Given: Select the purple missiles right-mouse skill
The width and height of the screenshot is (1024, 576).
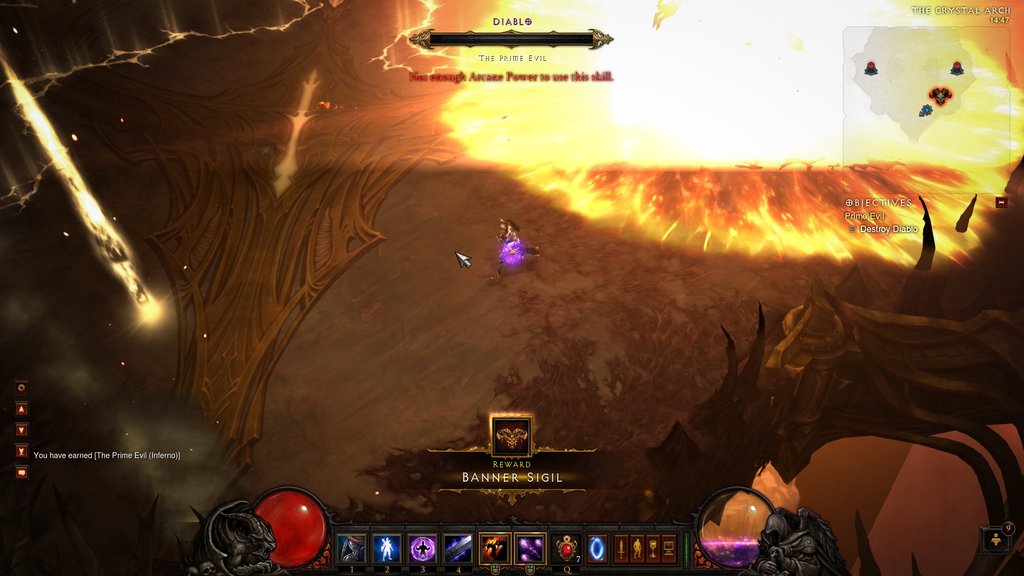Looking at the screenshot, I should tap(531, 548).
